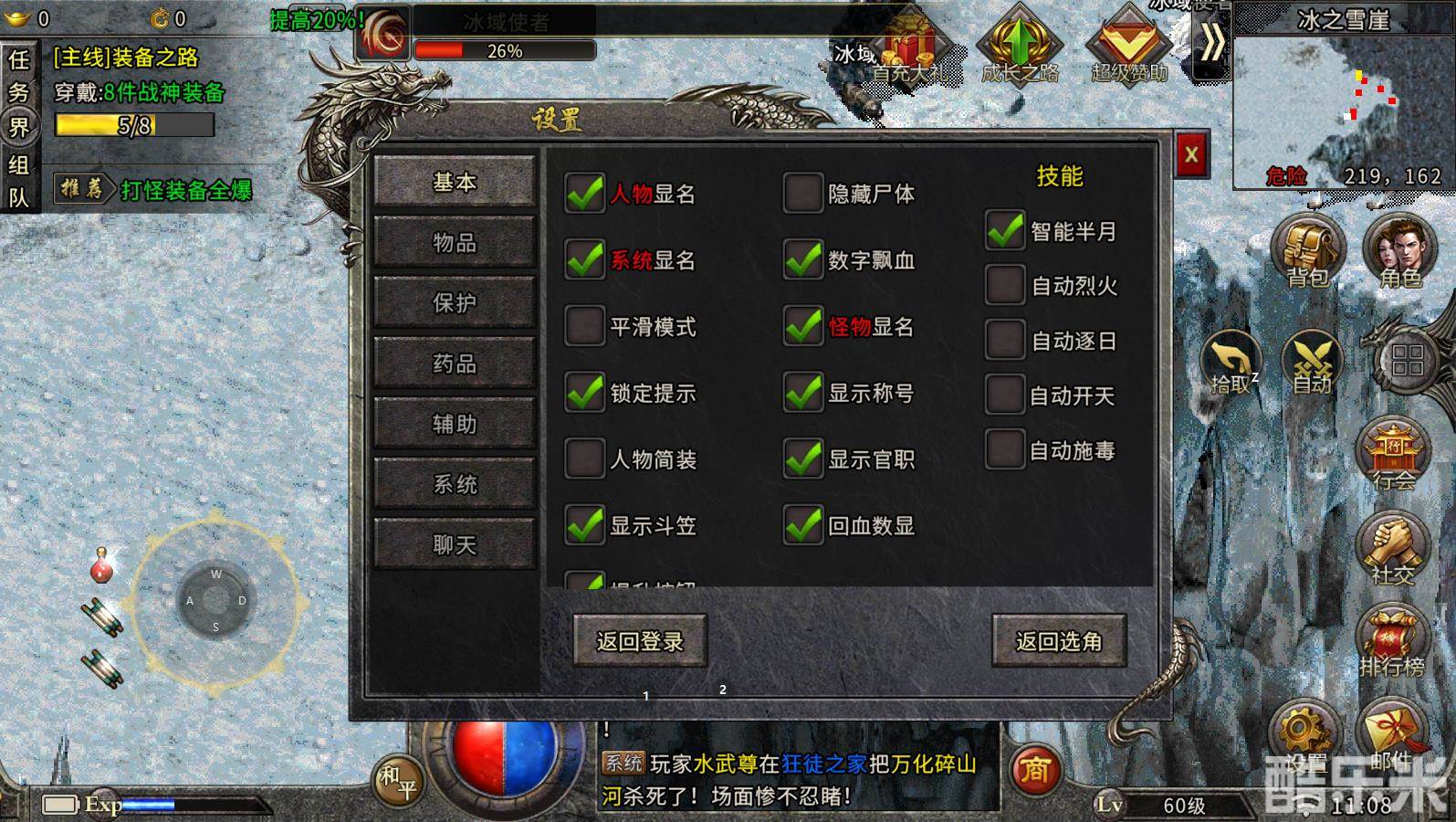Collapse the top-right panel with the chevron
This screenshot has width=1456, height=822.
(1211, 43)
